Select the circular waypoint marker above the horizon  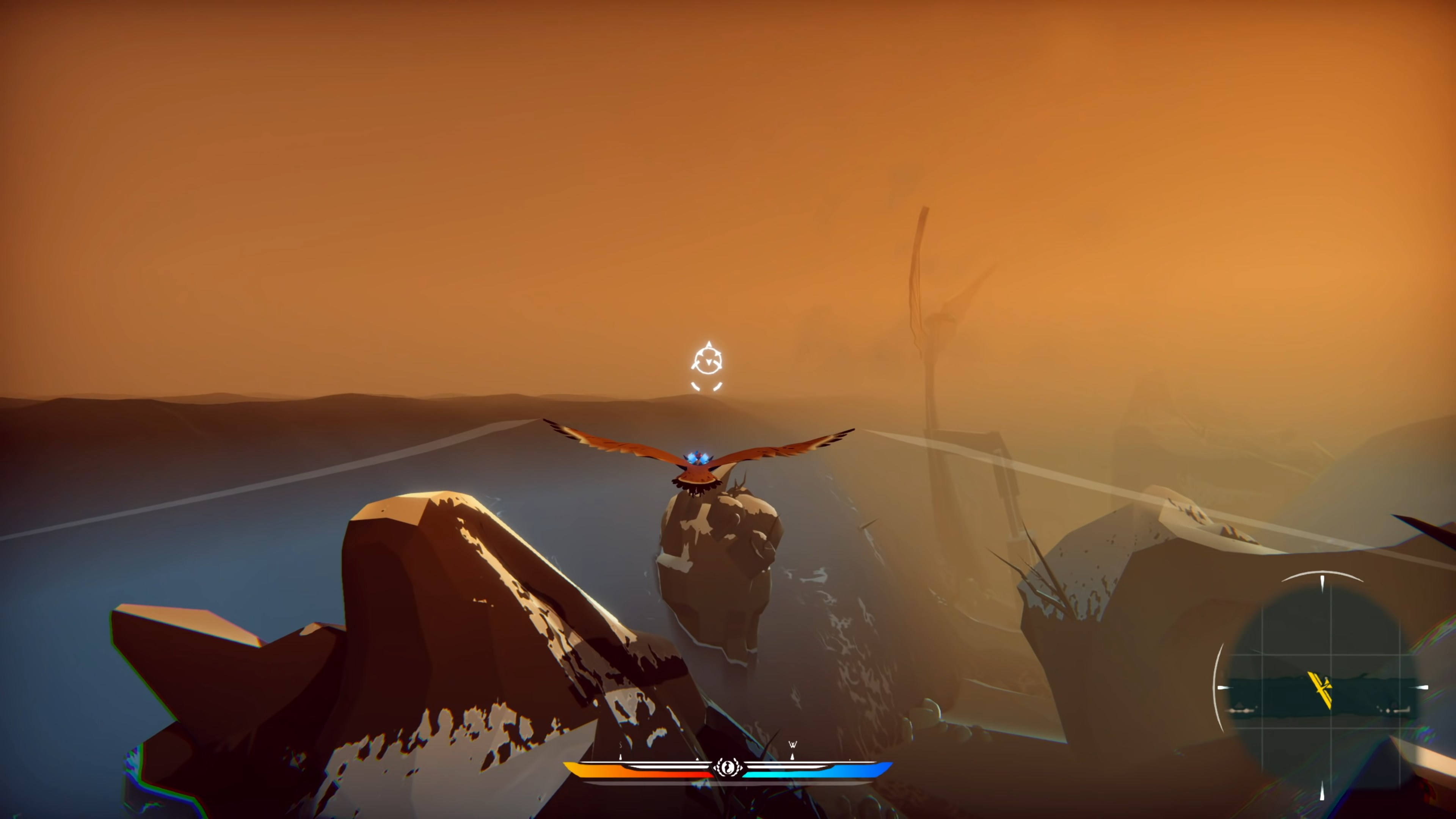click(709, 361)
